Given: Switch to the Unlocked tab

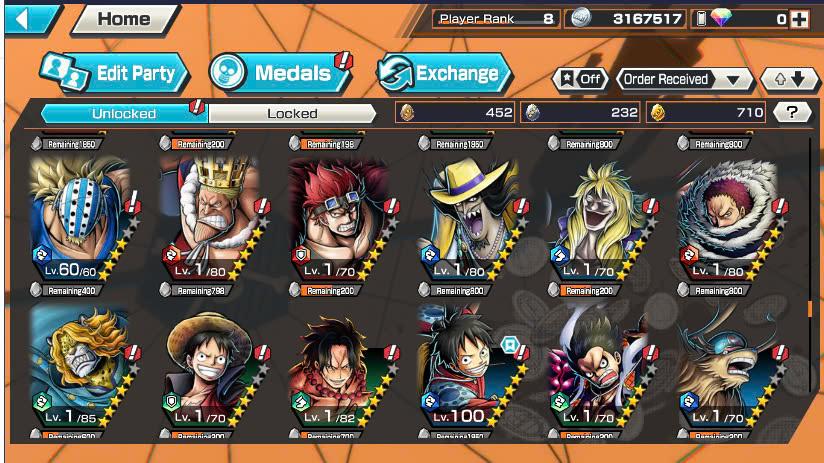Looking at the screenshot, I should point(123,113).
